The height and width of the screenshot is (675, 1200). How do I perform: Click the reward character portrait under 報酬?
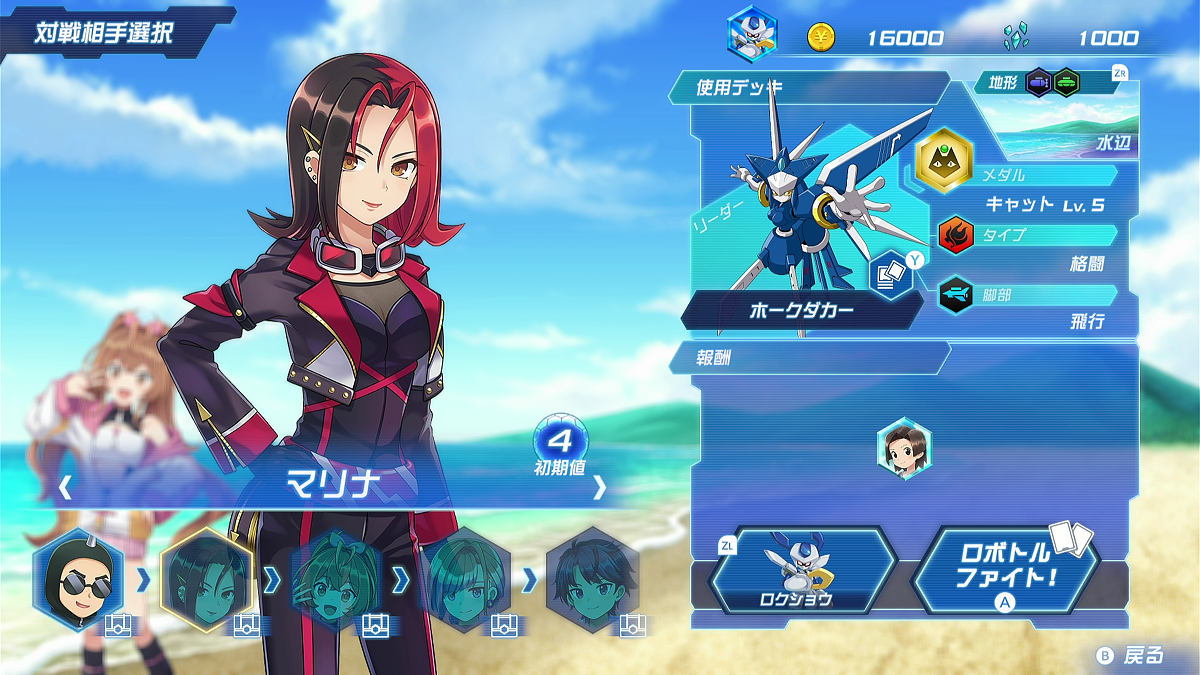point(904,449)
